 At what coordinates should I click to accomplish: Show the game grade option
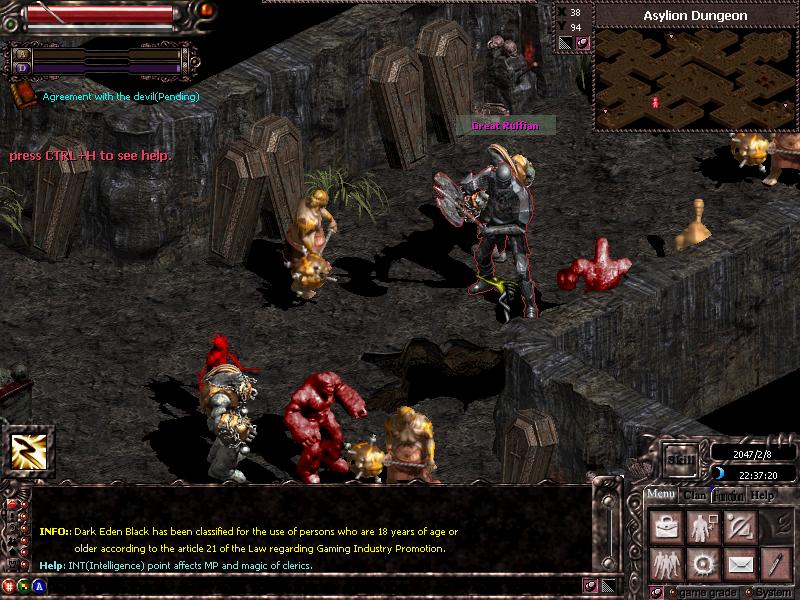[x=700, y=591]
